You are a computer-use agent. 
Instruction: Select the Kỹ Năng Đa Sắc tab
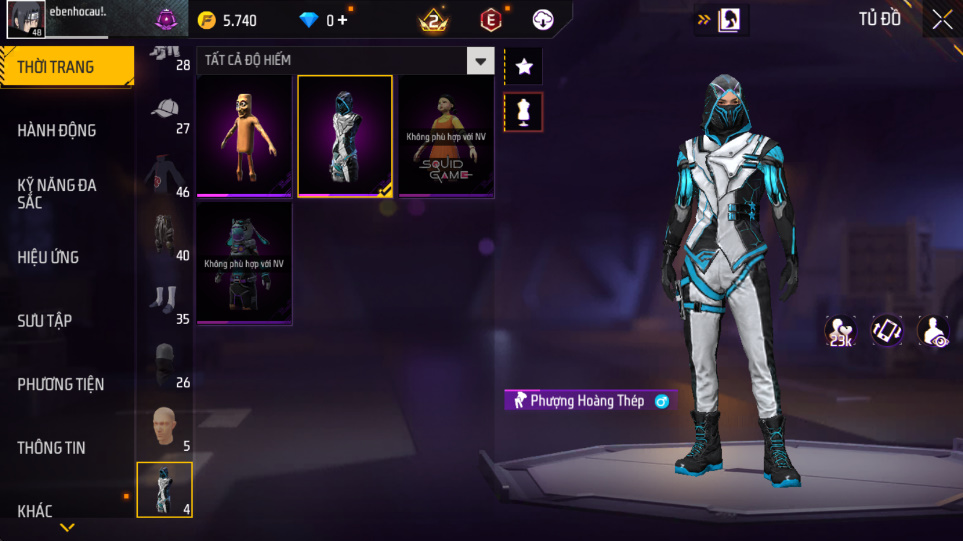(x=57, y=193)
